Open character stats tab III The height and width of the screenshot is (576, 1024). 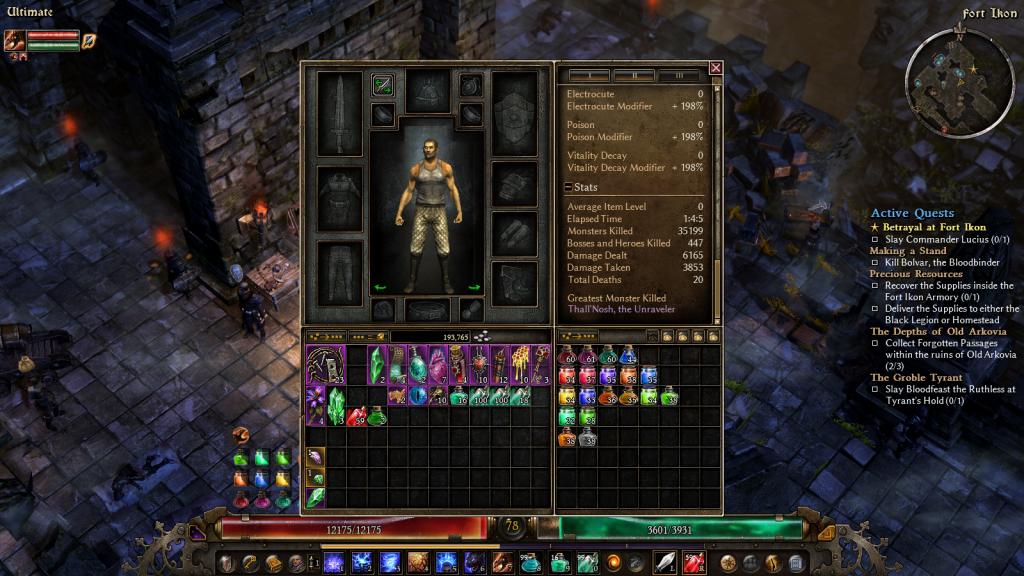pos(680,75)
